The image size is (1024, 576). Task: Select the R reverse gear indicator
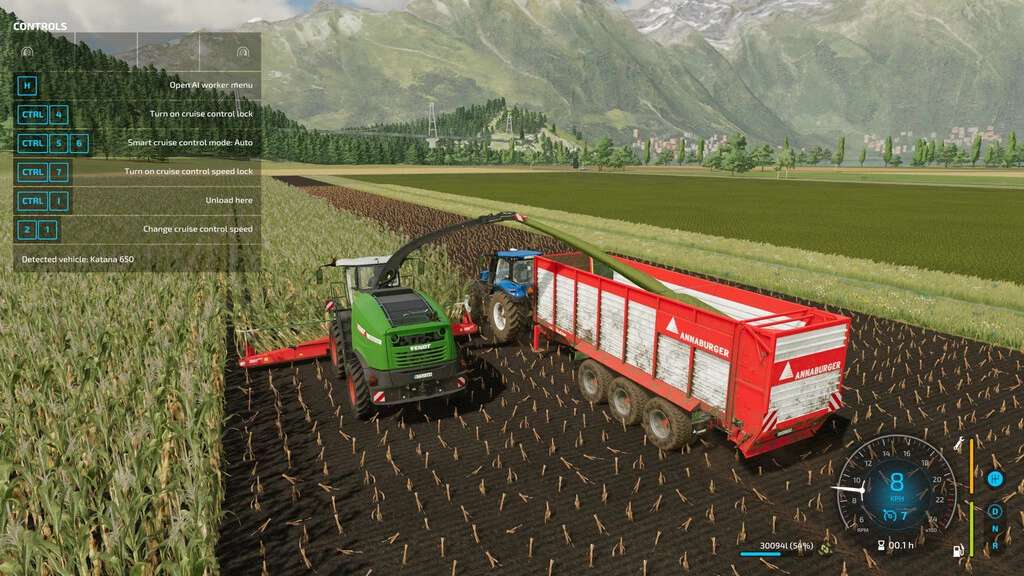click(x=995, y=546)
